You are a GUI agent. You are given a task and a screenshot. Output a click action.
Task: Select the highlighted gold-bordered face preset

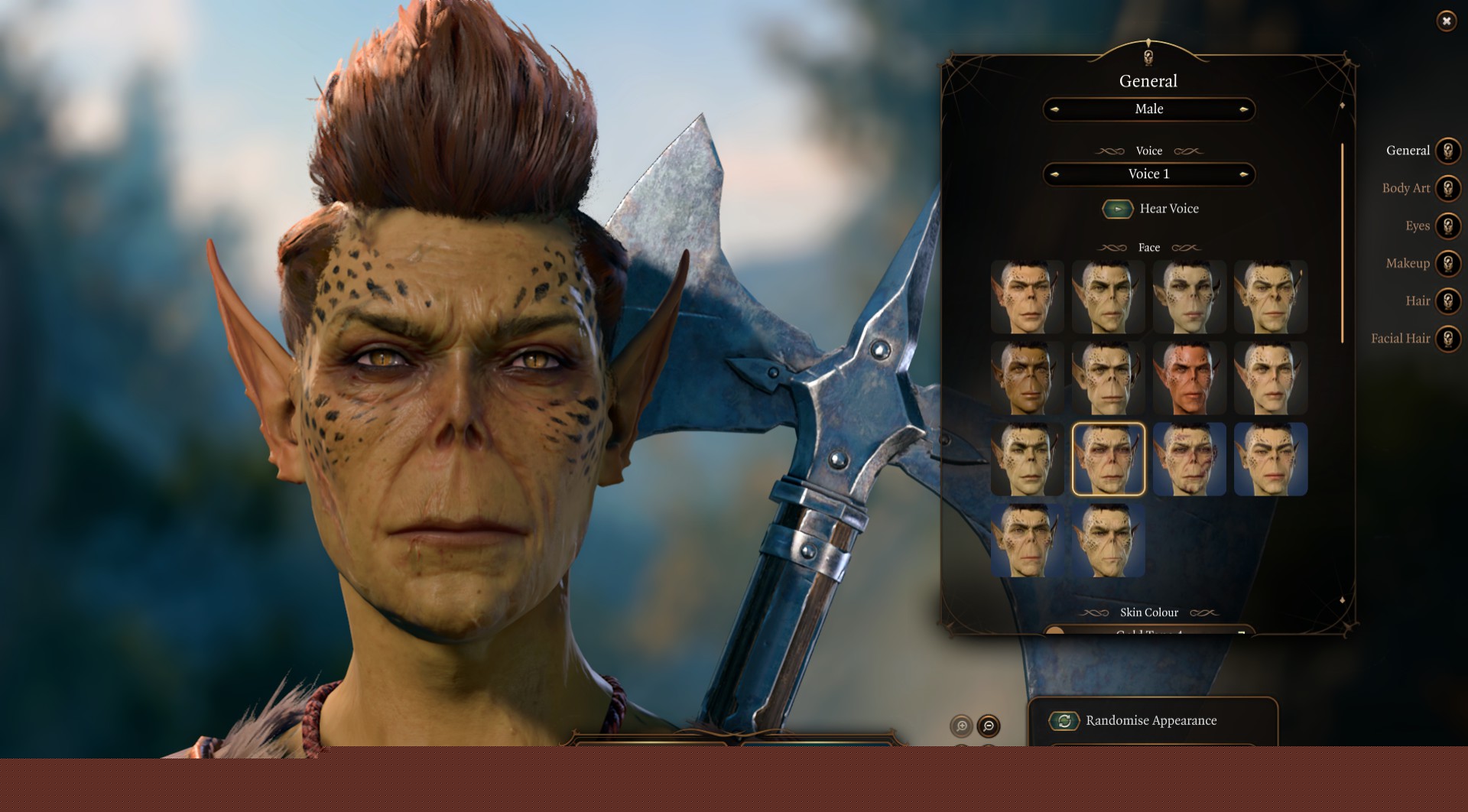[1108, 460]
